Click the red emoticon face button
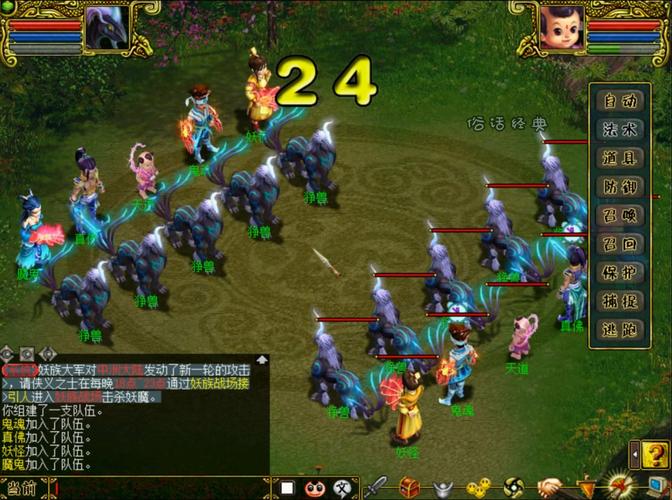 tap(314, 488)
